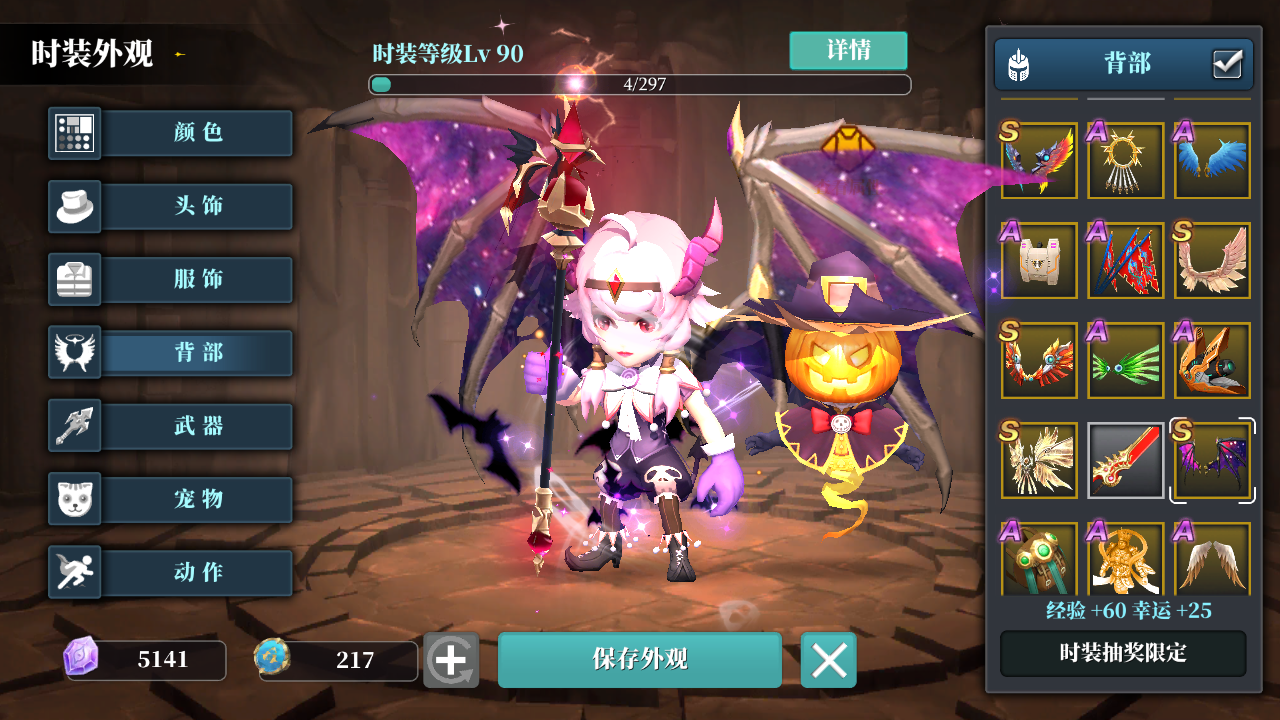Click the 宠物 pet cat icon
Viewport: 1280px width, 720px height.
(74, 499)
